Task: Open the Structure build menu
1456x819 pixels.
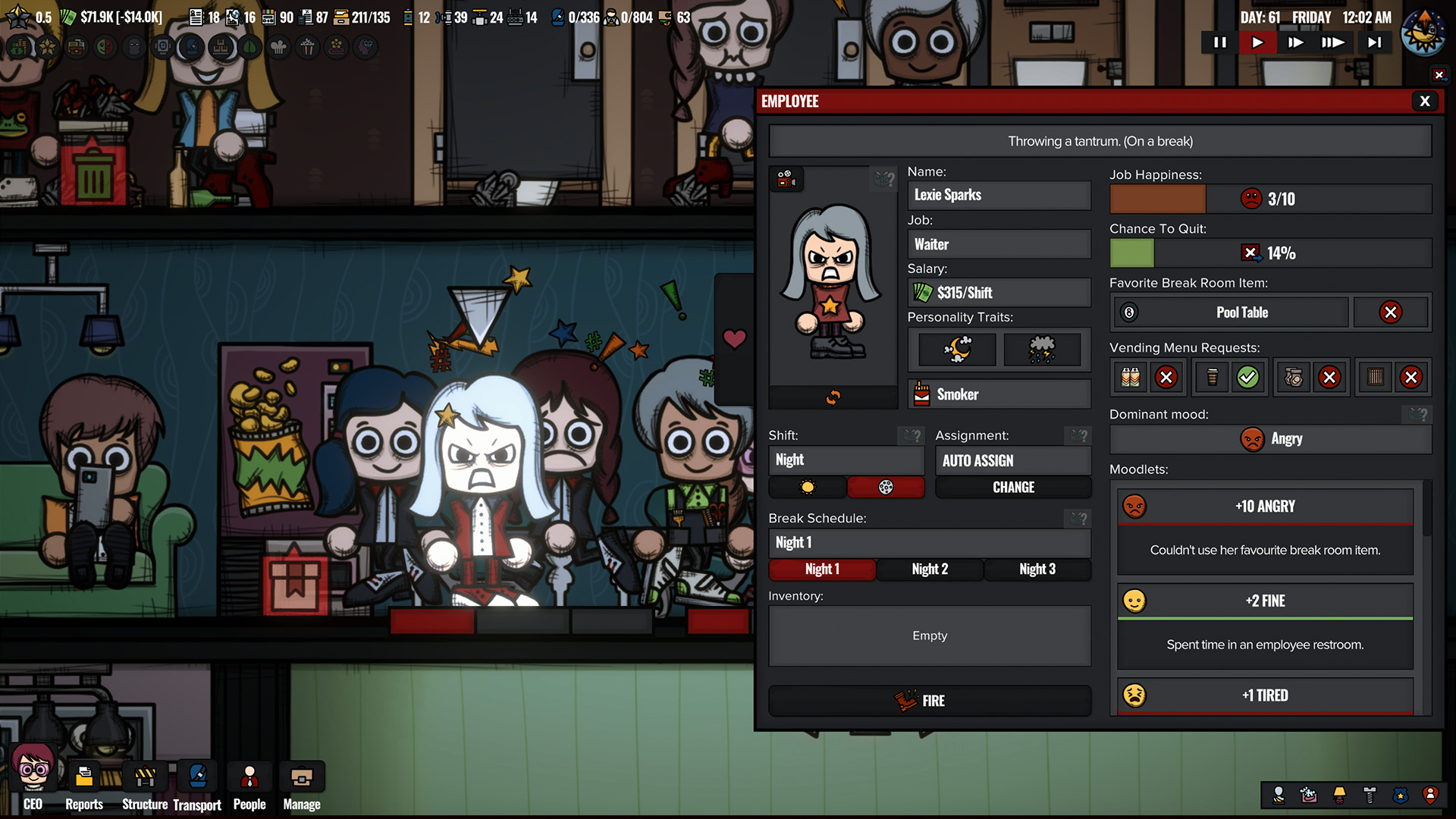Action: tap(145, 786)
